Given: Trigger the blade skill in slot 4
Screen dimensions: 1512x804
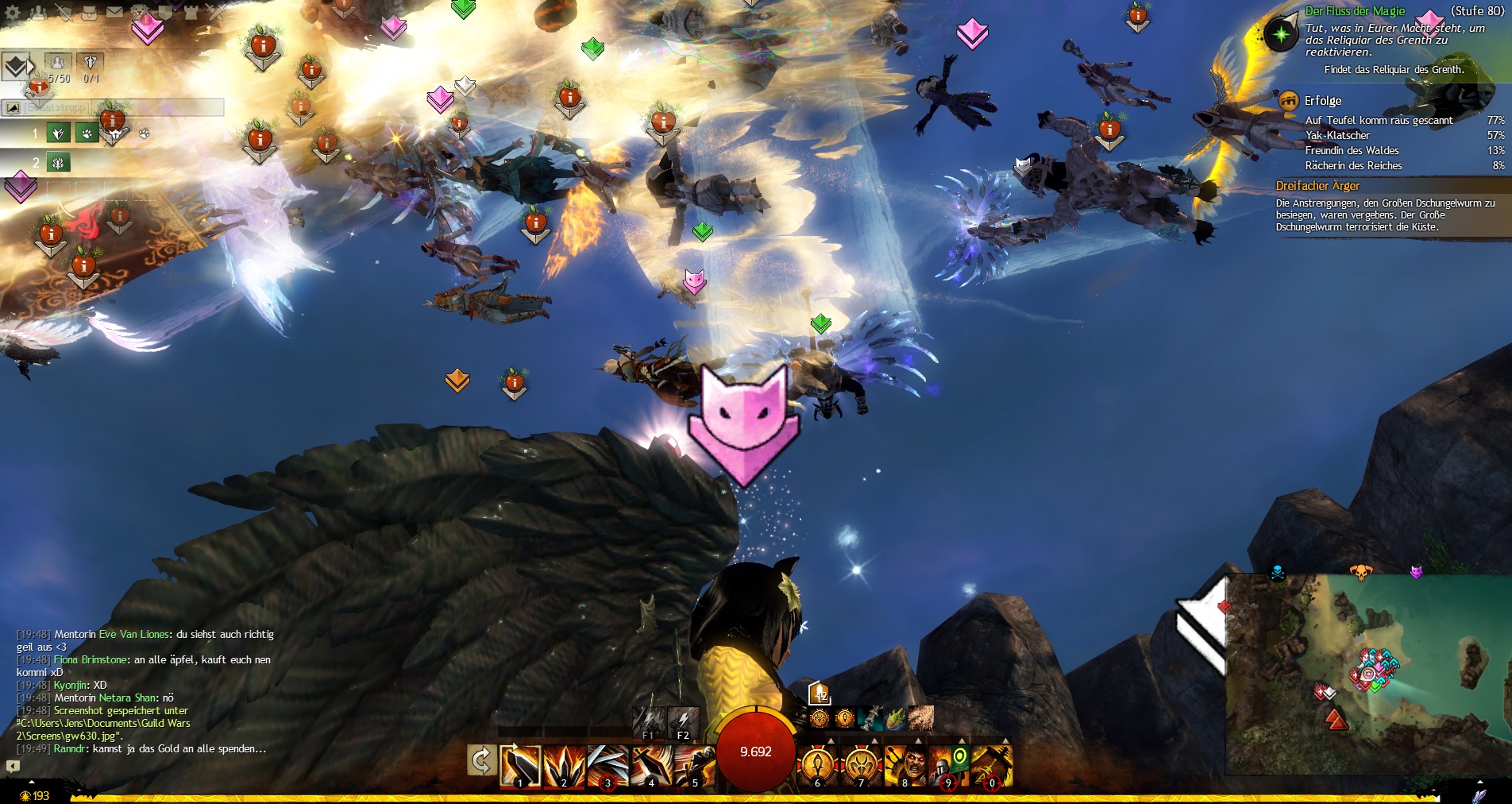Looking at the screenshot, I should tap(651, 766).
